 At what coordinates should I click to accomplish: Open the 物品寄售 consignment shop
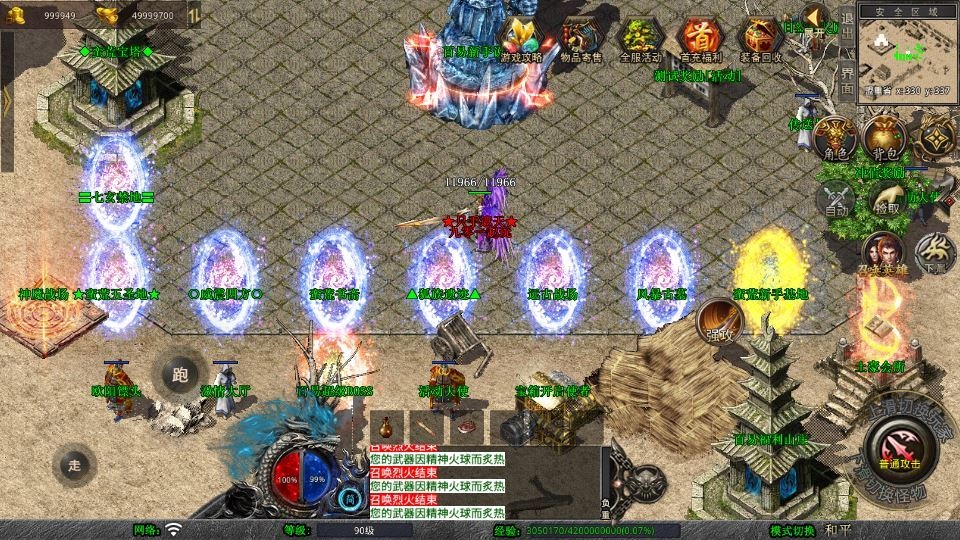[x=581, y=40]
